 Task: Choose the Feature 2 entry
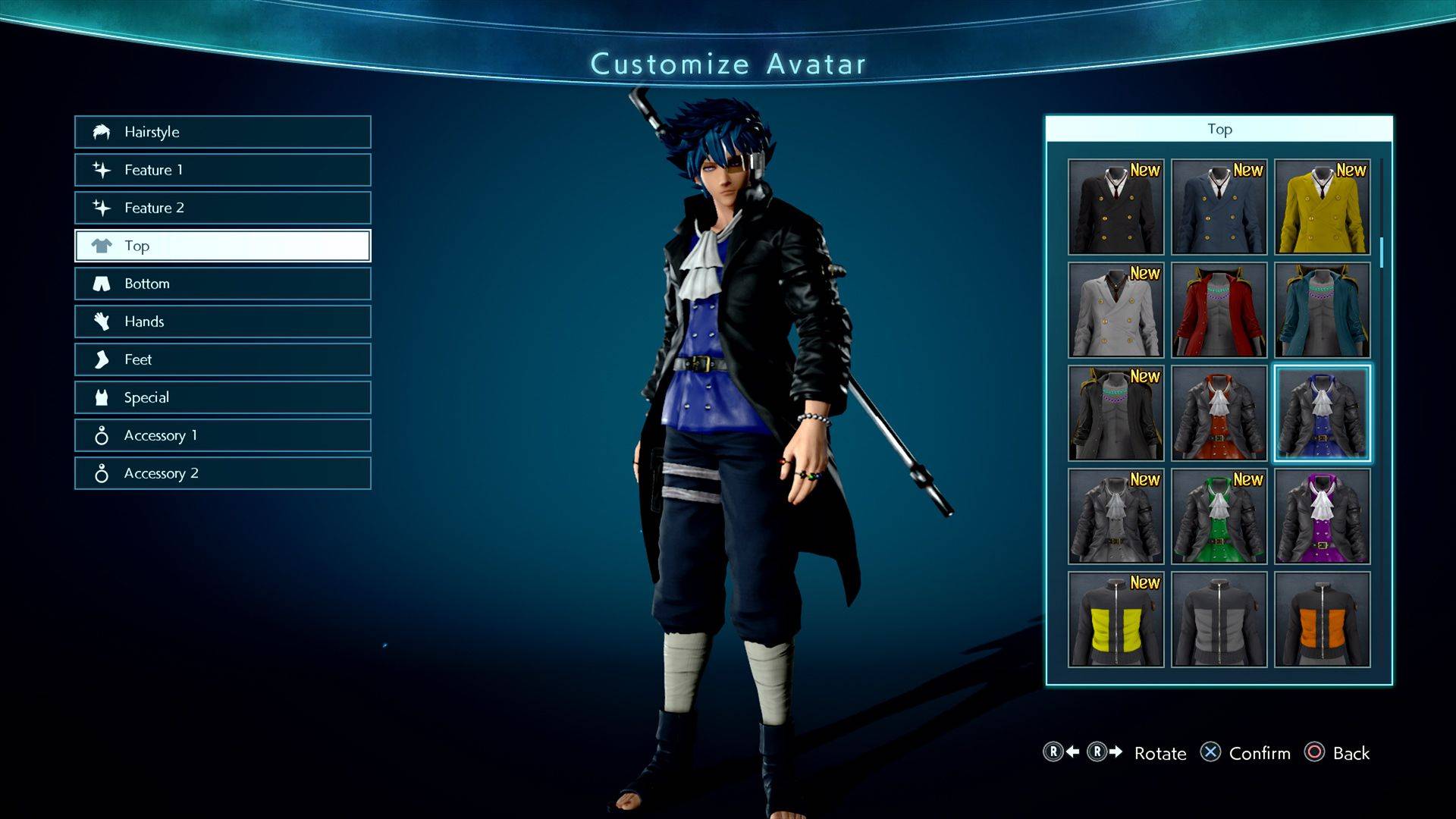point(222,208)
